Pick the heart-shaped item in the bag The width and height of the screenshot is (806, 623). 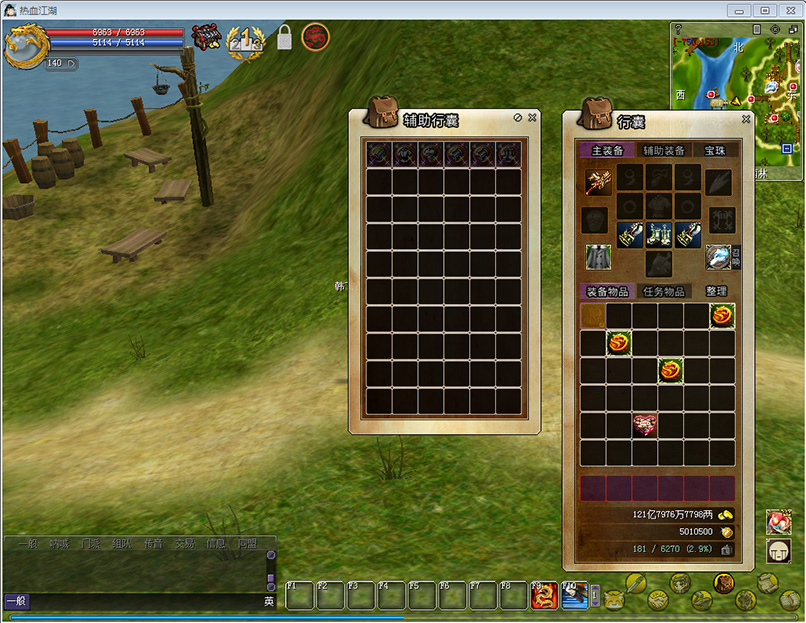[645, 425]
